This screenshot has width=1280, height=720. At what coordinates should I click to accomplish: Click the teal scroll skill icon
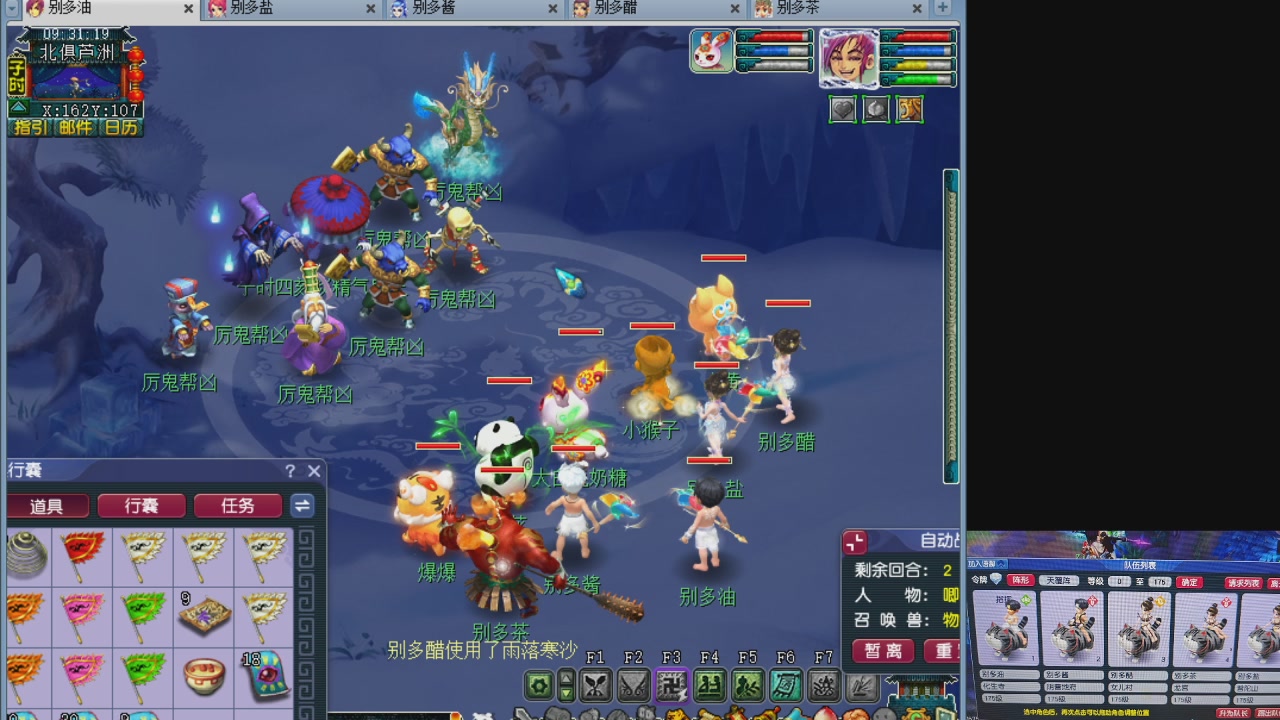786,686
